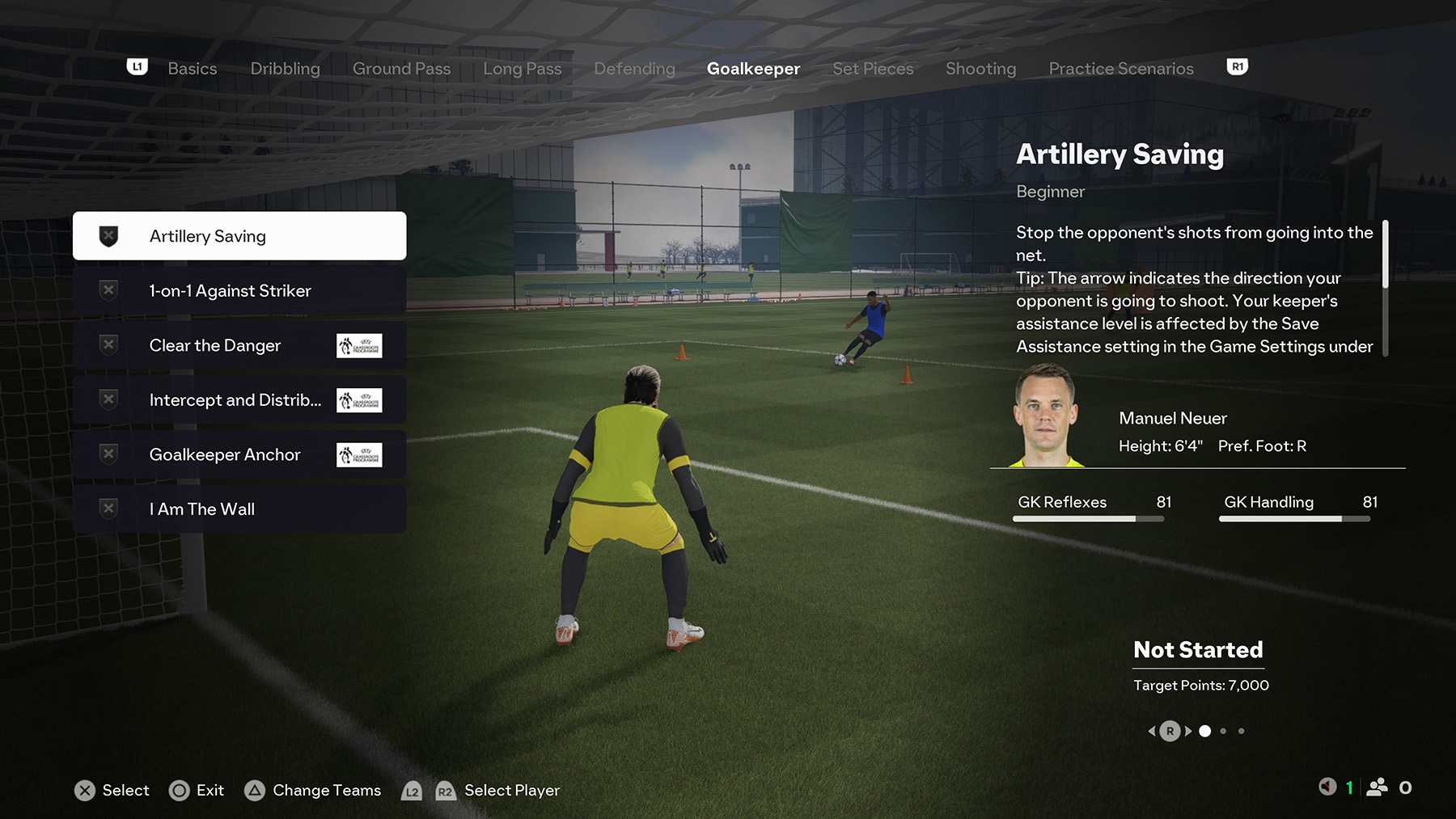Click the R1 button icon after Practice Scenarios
Viewport: 1456px width, 819px height.
tap(1237, 66)
